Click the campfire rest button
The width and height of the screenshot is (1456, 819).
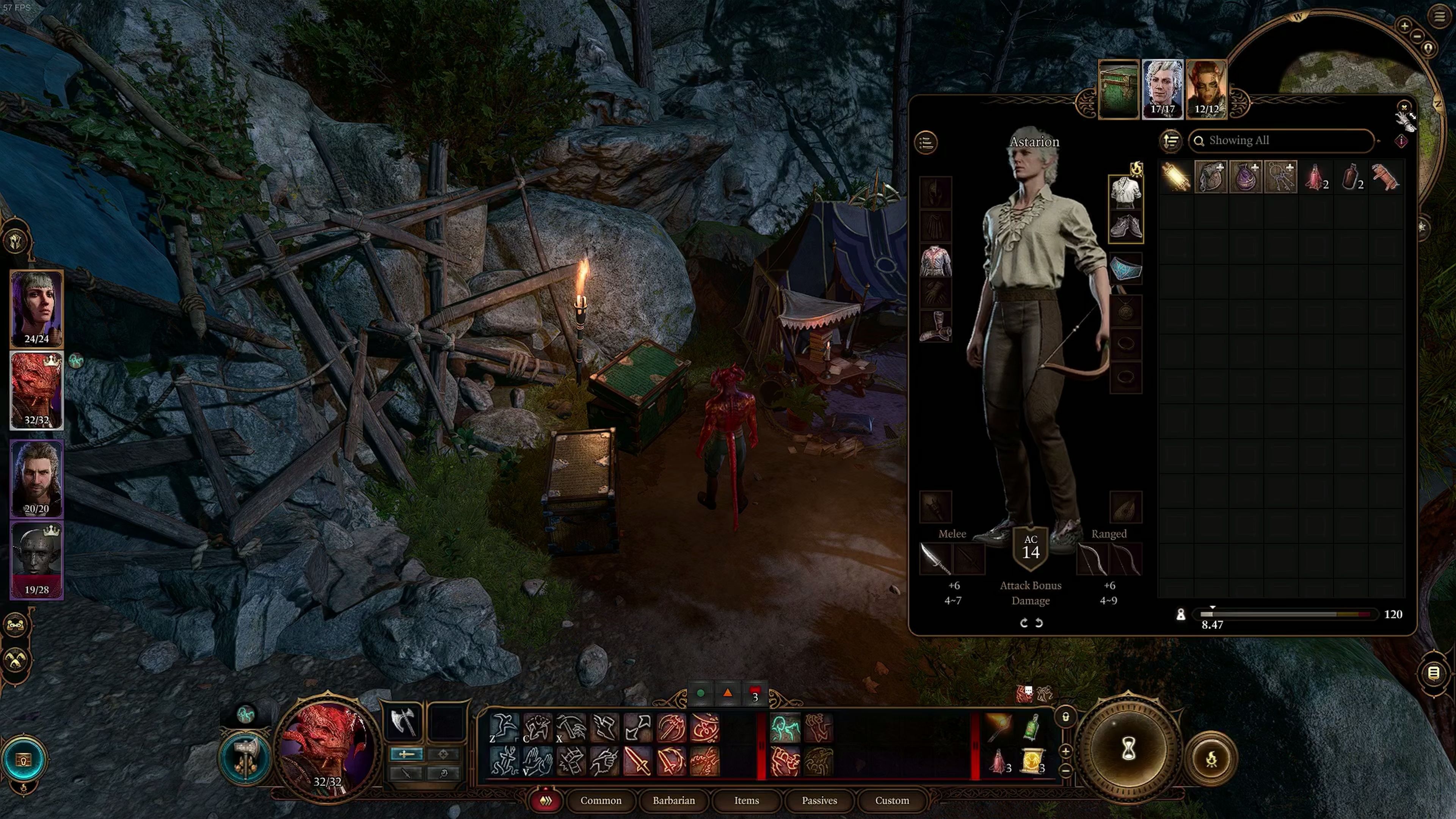[x=1211, y=759]
